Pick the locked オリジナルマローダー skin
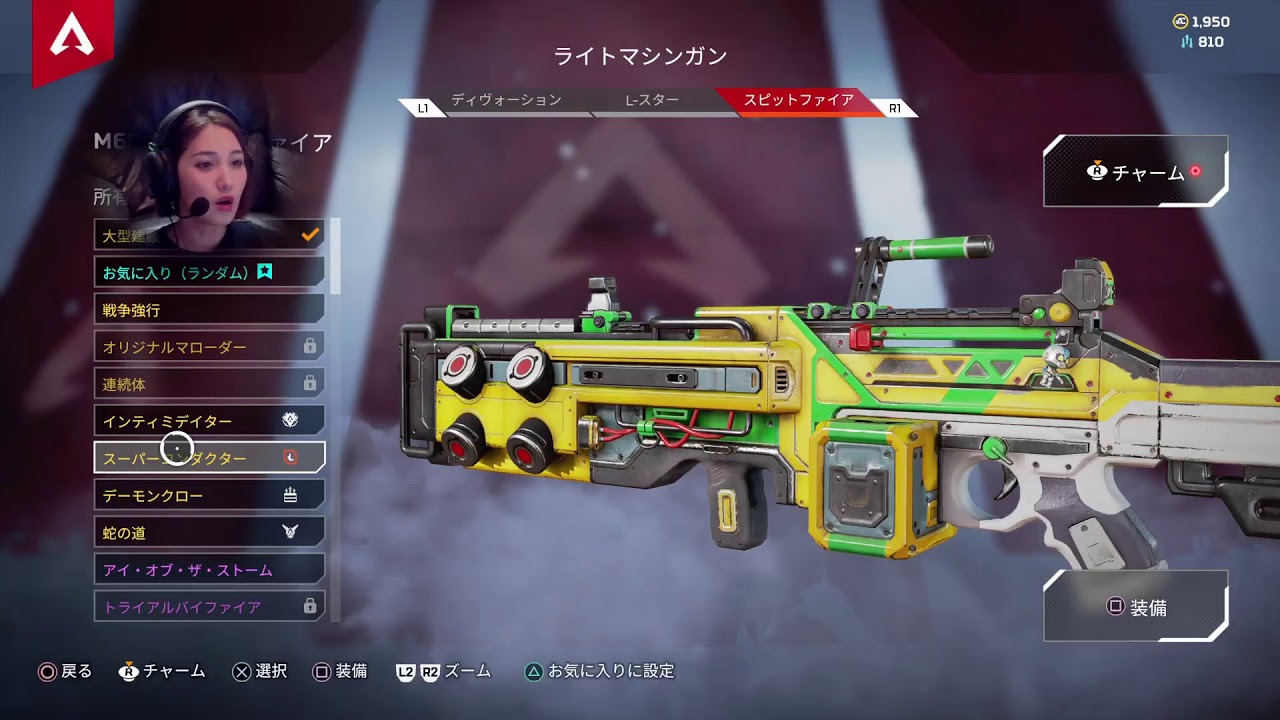Screen dimensions: 1280x720 (209, 347)
